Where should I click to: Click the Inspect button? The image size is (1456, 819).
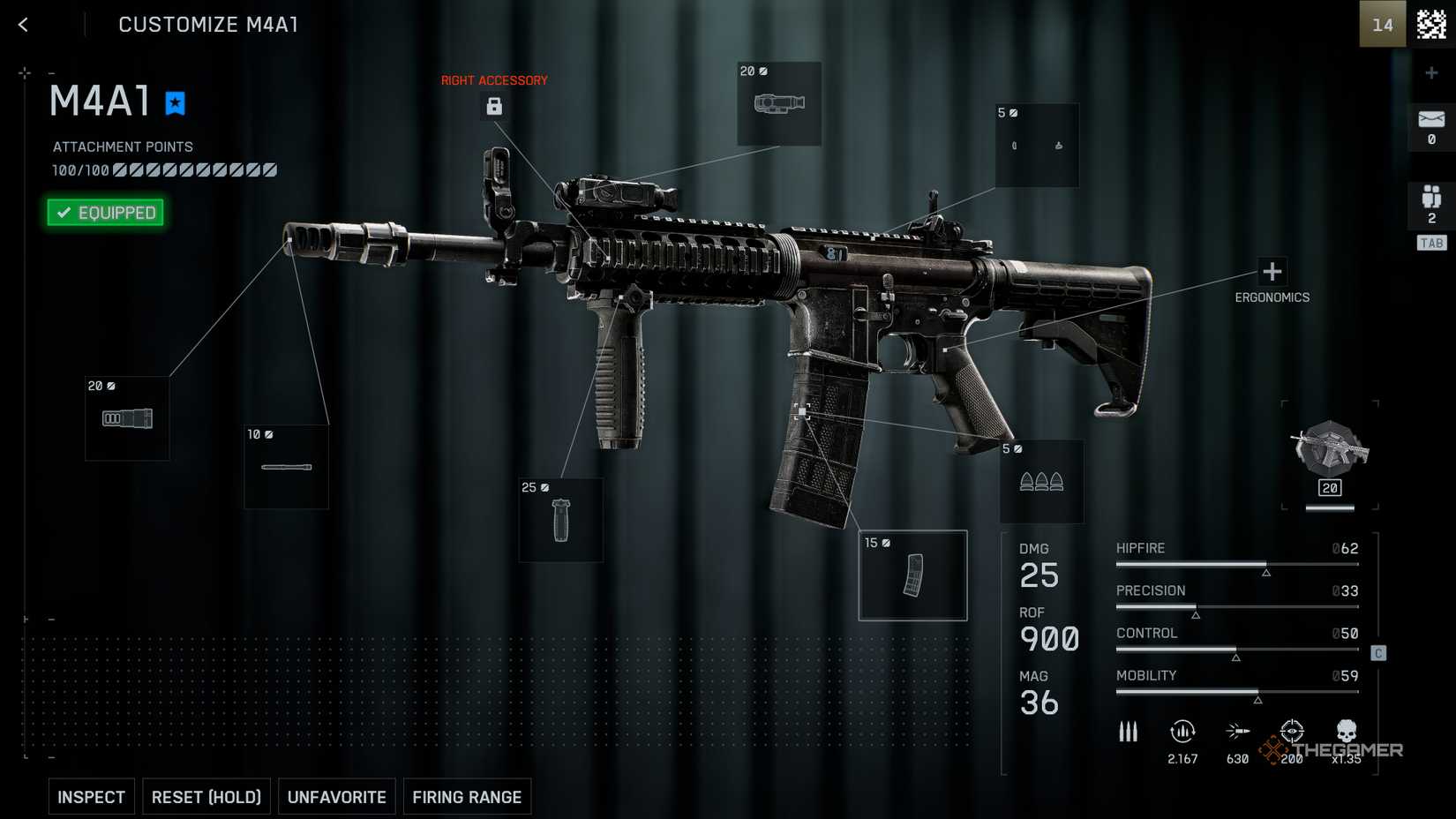click(92, 797)
